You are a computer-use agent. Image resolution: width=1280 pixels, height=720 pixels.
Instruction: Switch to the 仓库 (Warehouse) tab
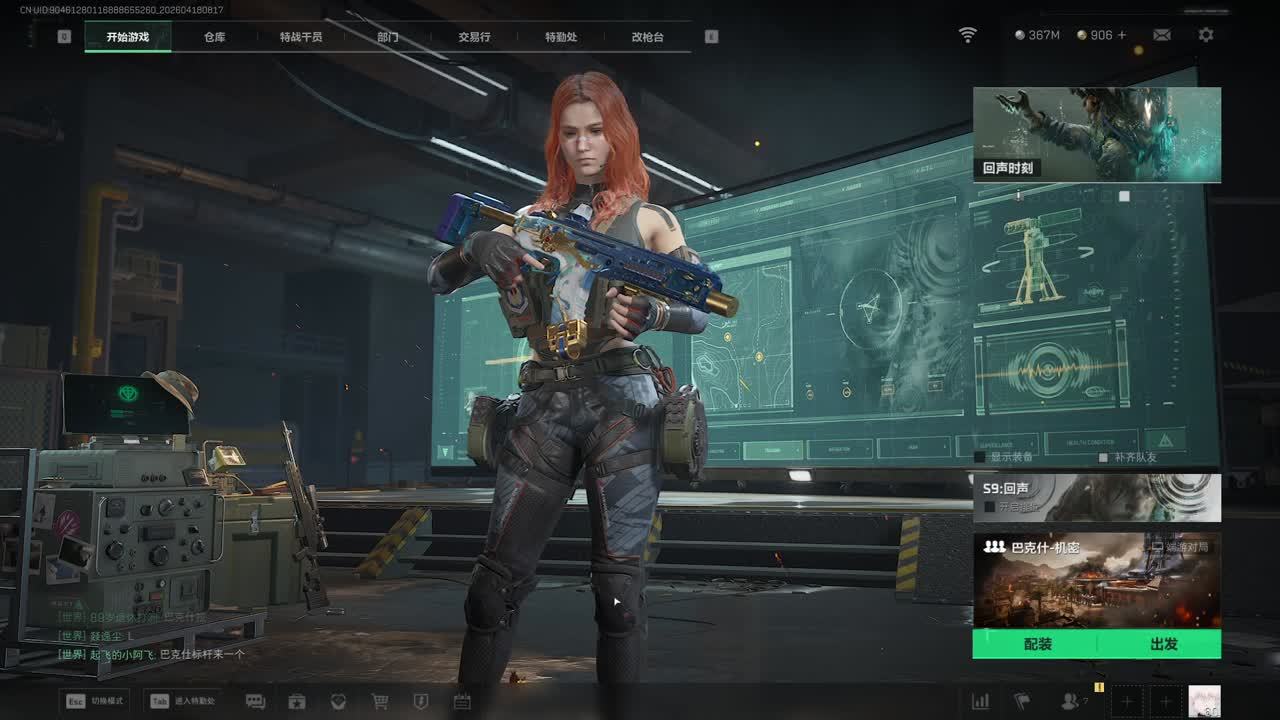[214, 37]
